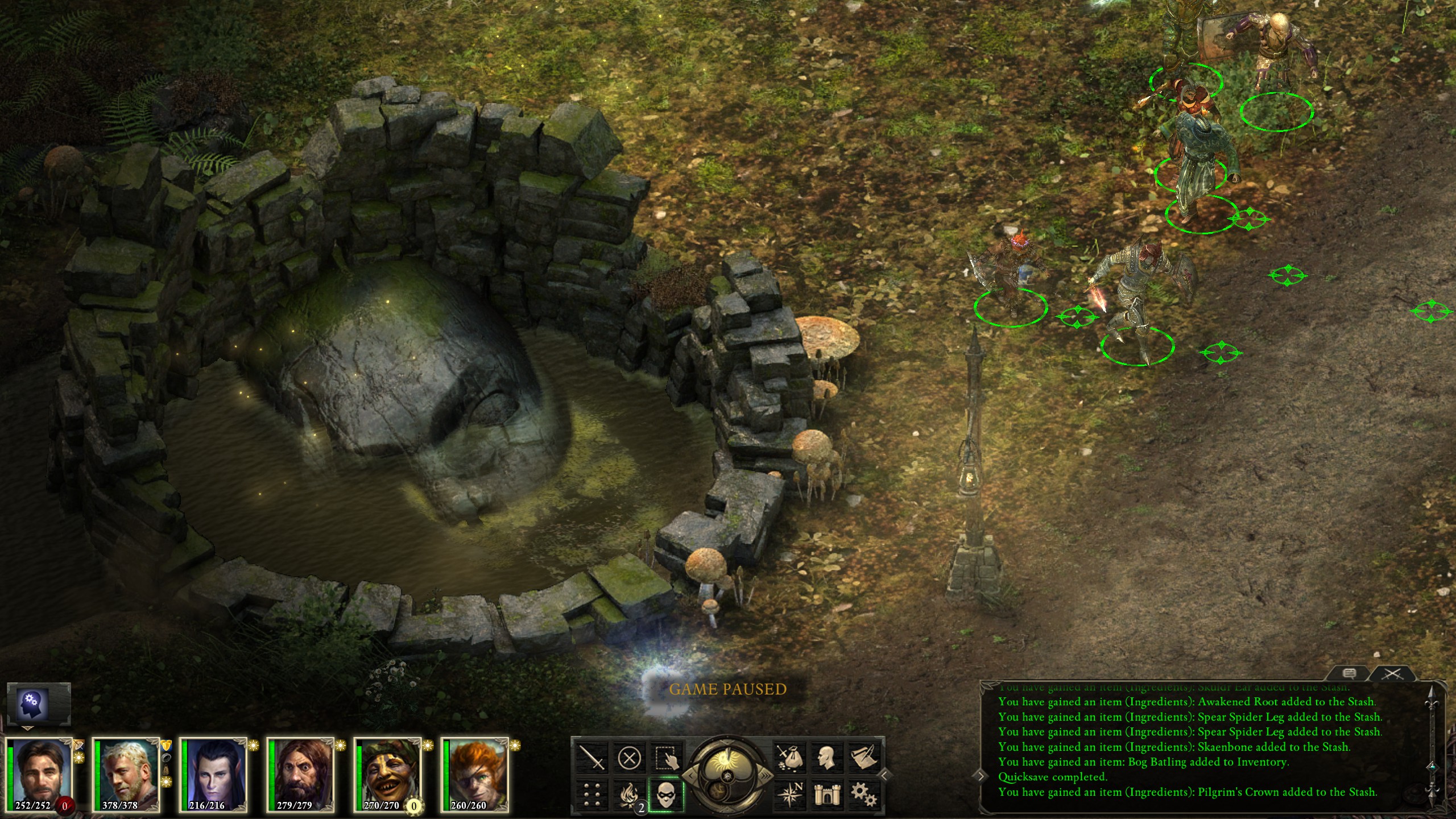
Task: Select the dark-haired elf portrait
Action: tap(213, 775)
